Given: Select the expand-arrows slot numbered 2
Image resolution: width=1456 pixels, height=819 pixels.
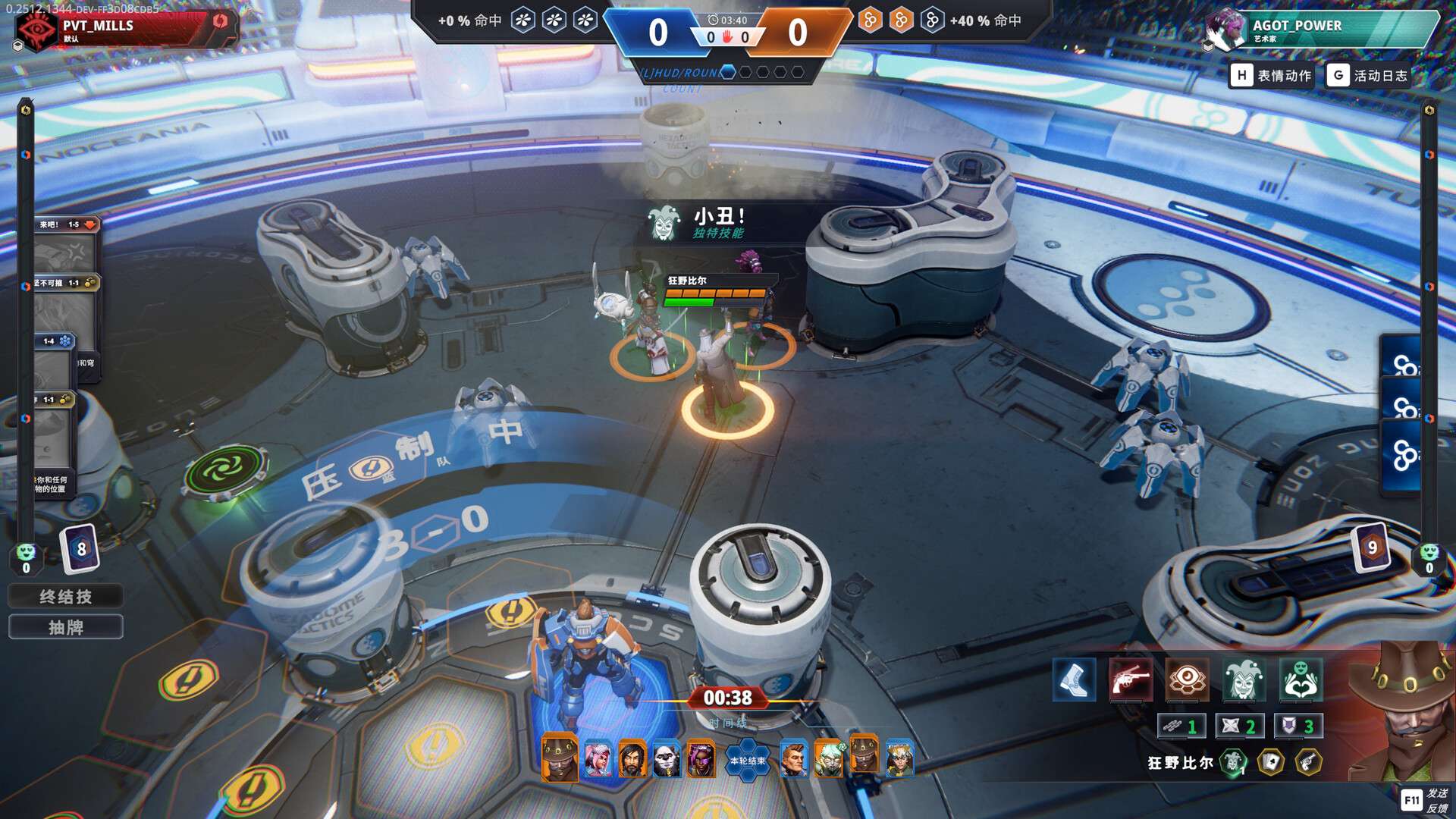Looking at the screenshot, I should pos(1239,726).
